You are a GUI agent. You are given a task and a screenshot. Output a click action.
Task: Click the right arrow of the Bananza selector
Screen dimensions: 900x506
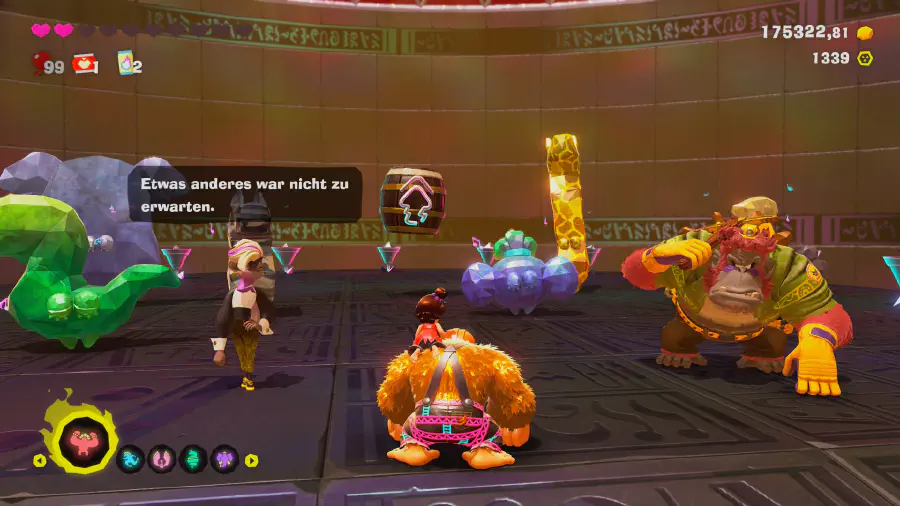[252, 460]
